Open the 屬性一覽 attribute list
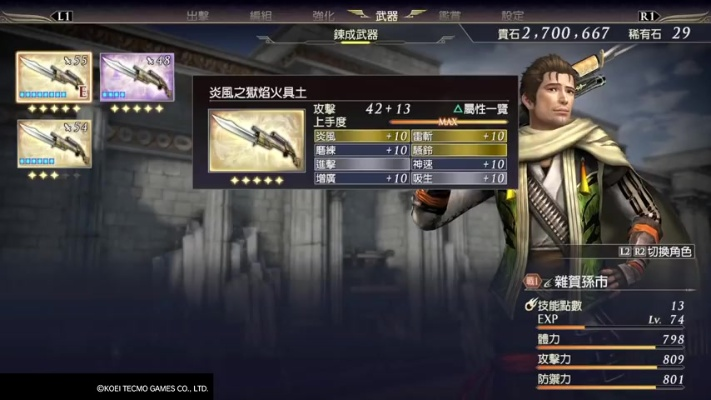 (479, 108)
